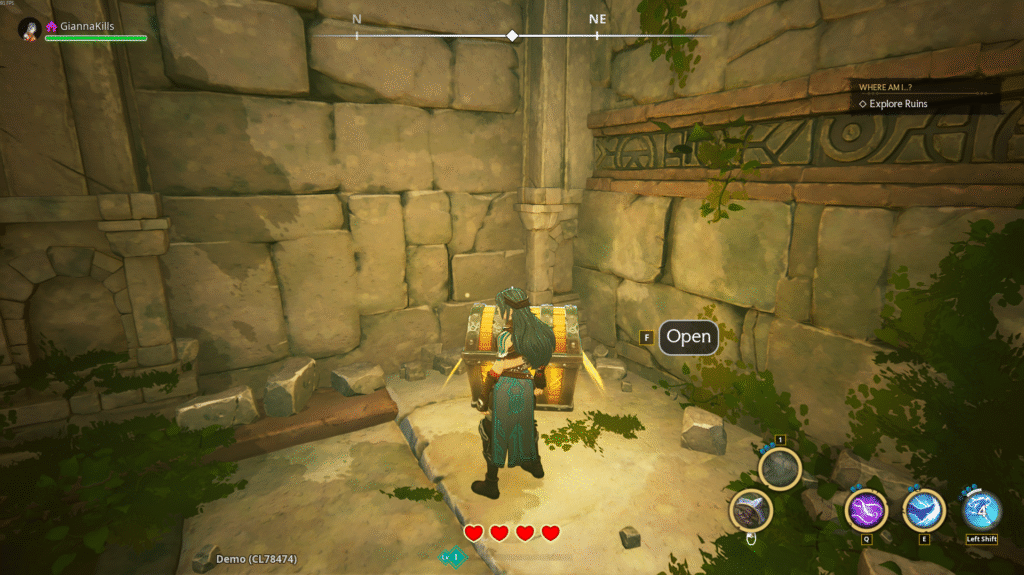Use the blue wing dash ability
1024x575 pixels.
point(924,510)
